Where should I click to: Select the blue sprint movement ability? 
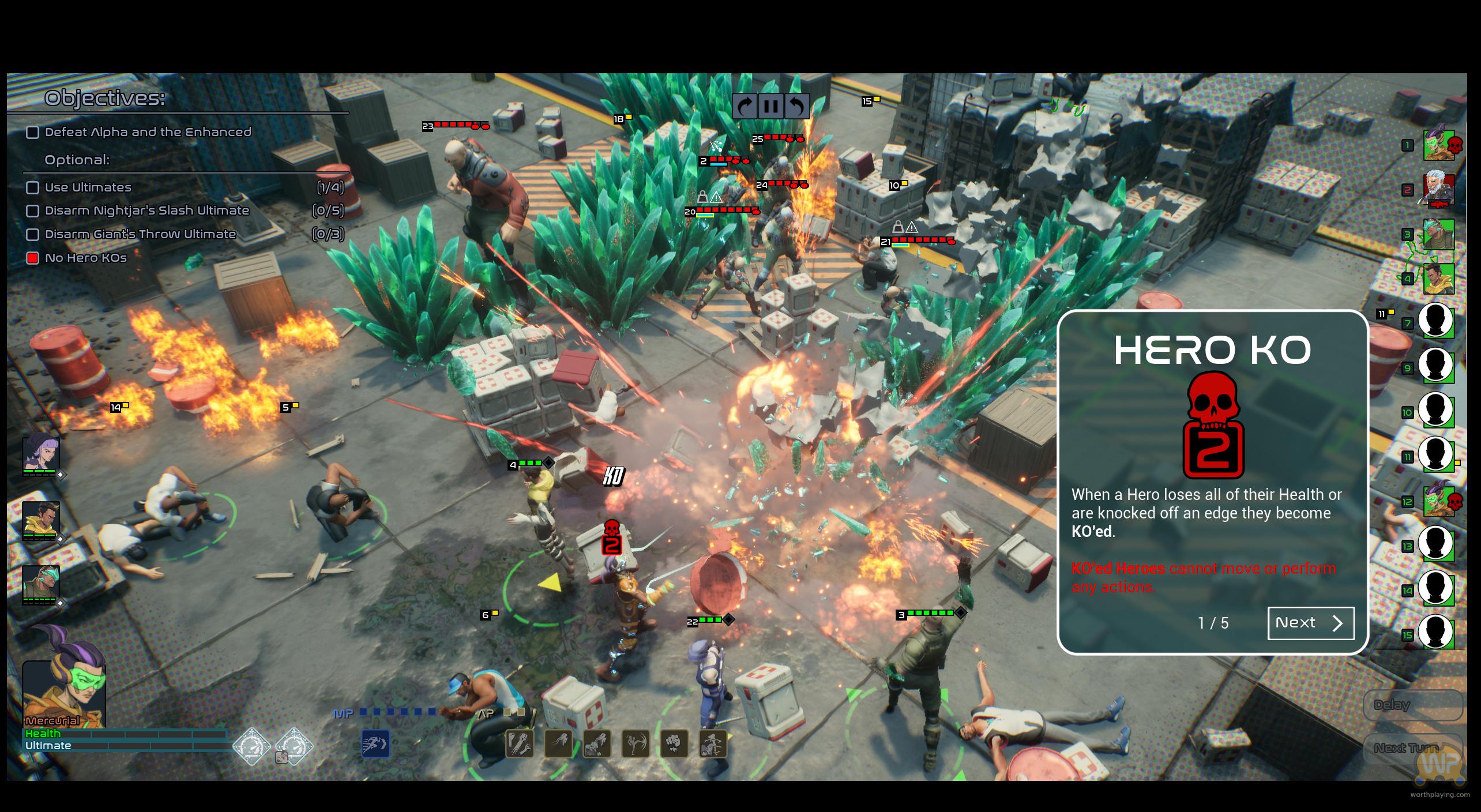pos(375,743)
